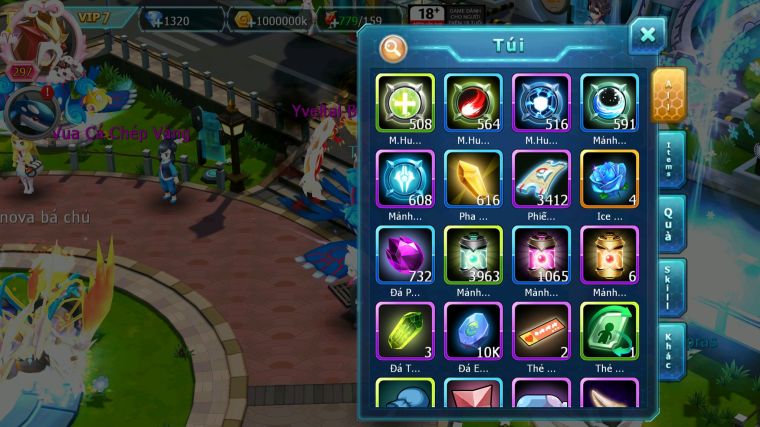Choose the red swirl item with 564

tap(473, 103)
